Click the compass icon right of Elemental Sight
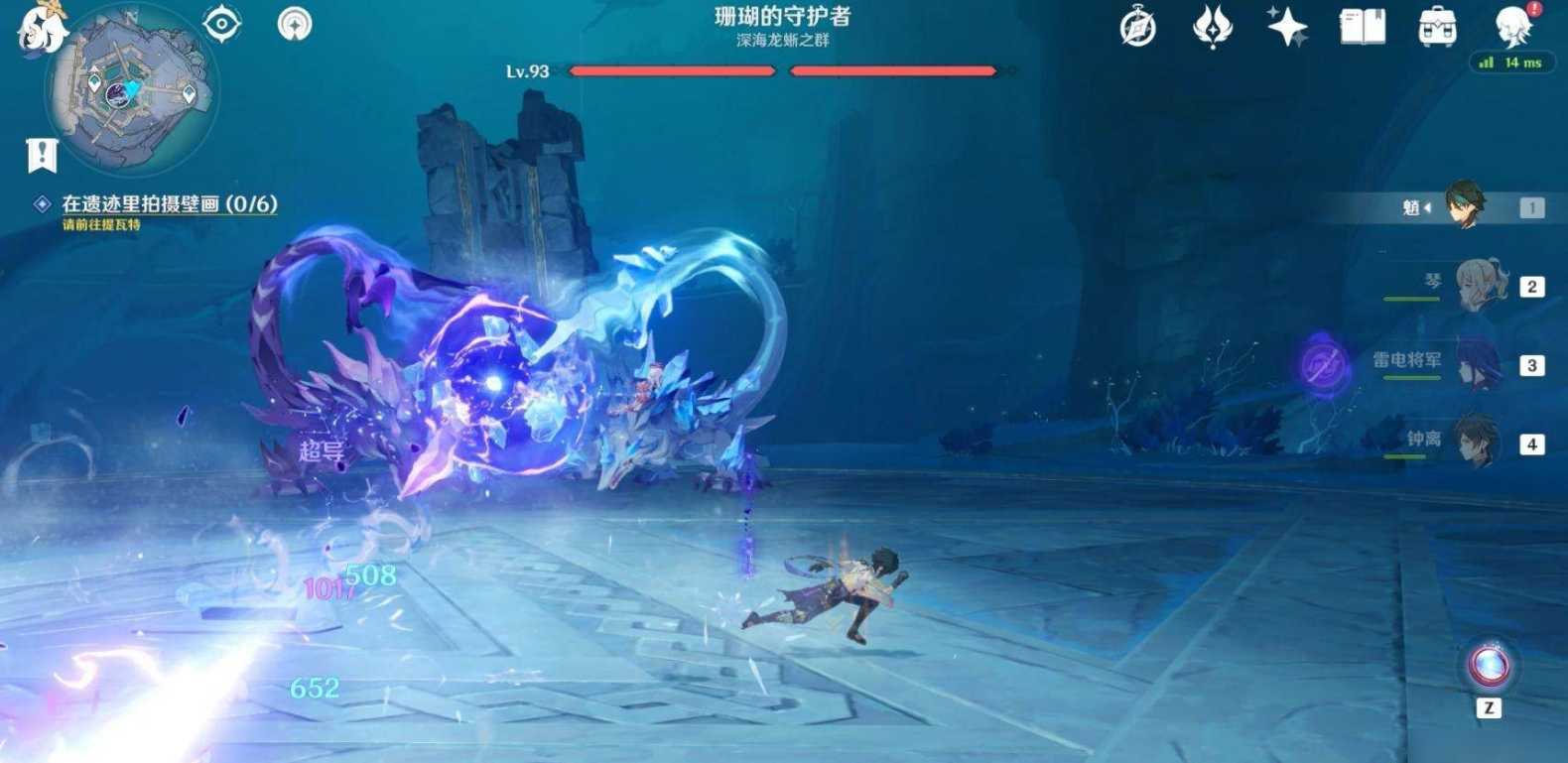Image resolution: width=1568 pixels, height=763 pixels. 295,26
